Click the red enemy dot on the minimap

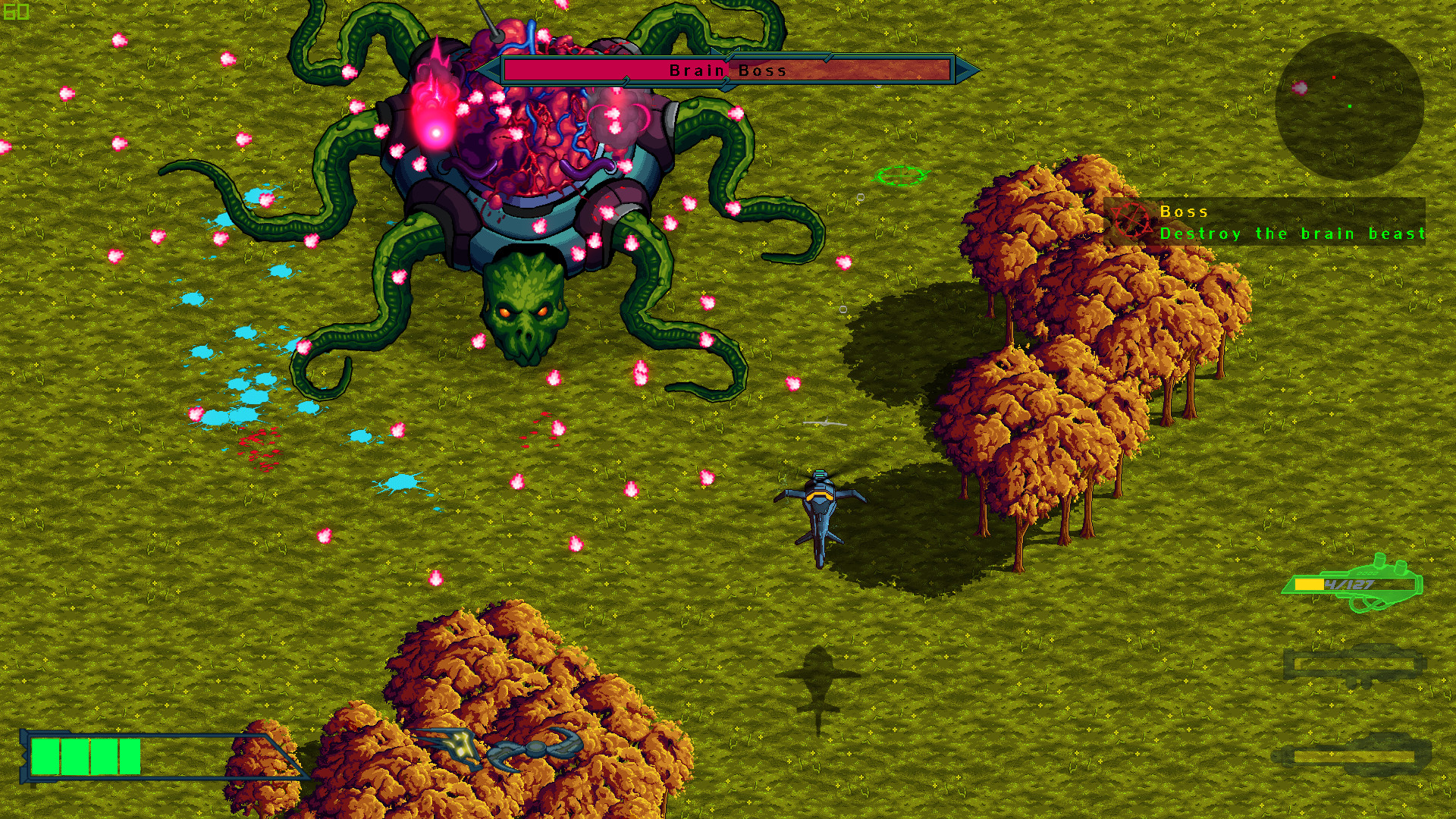click(x=1334, y=77)
